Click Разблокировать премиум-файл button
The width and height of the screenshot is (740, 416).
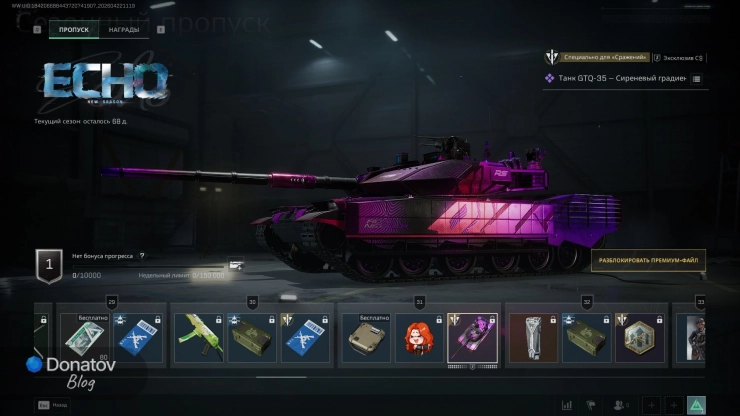650,261
